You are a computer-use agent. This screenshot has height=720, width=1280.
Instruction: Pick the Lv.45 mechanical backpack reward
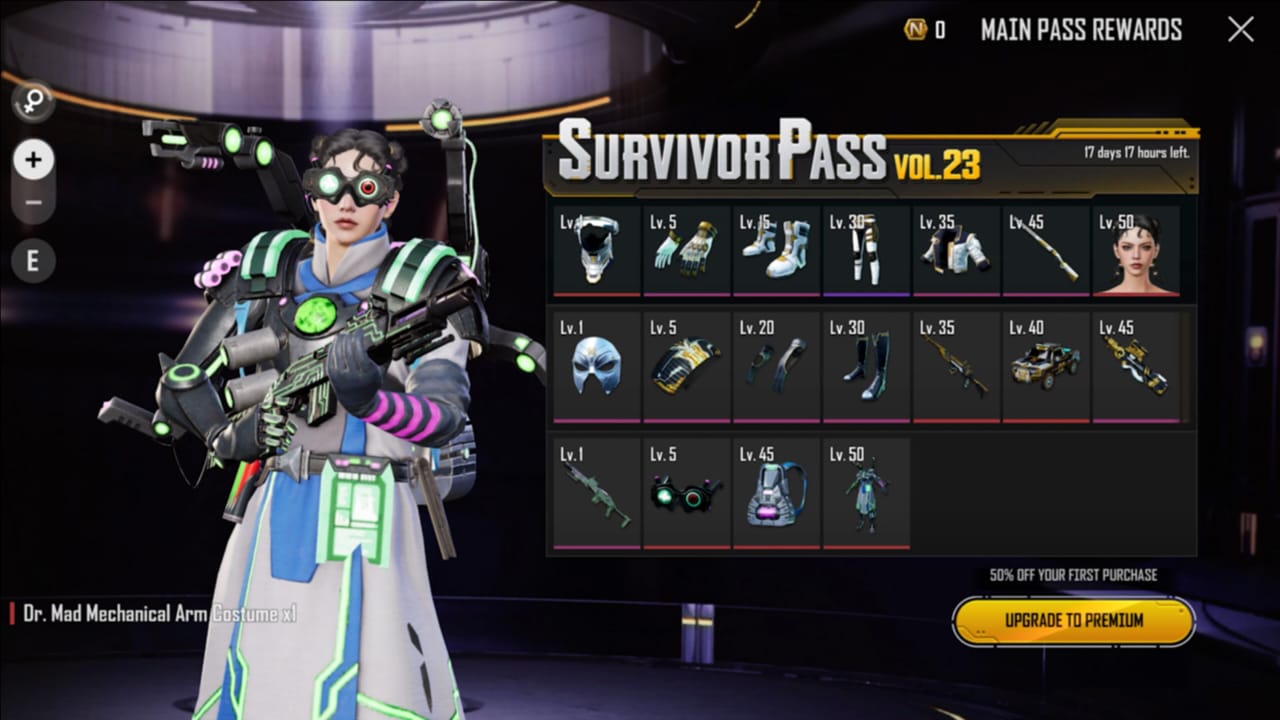[777, 493]
